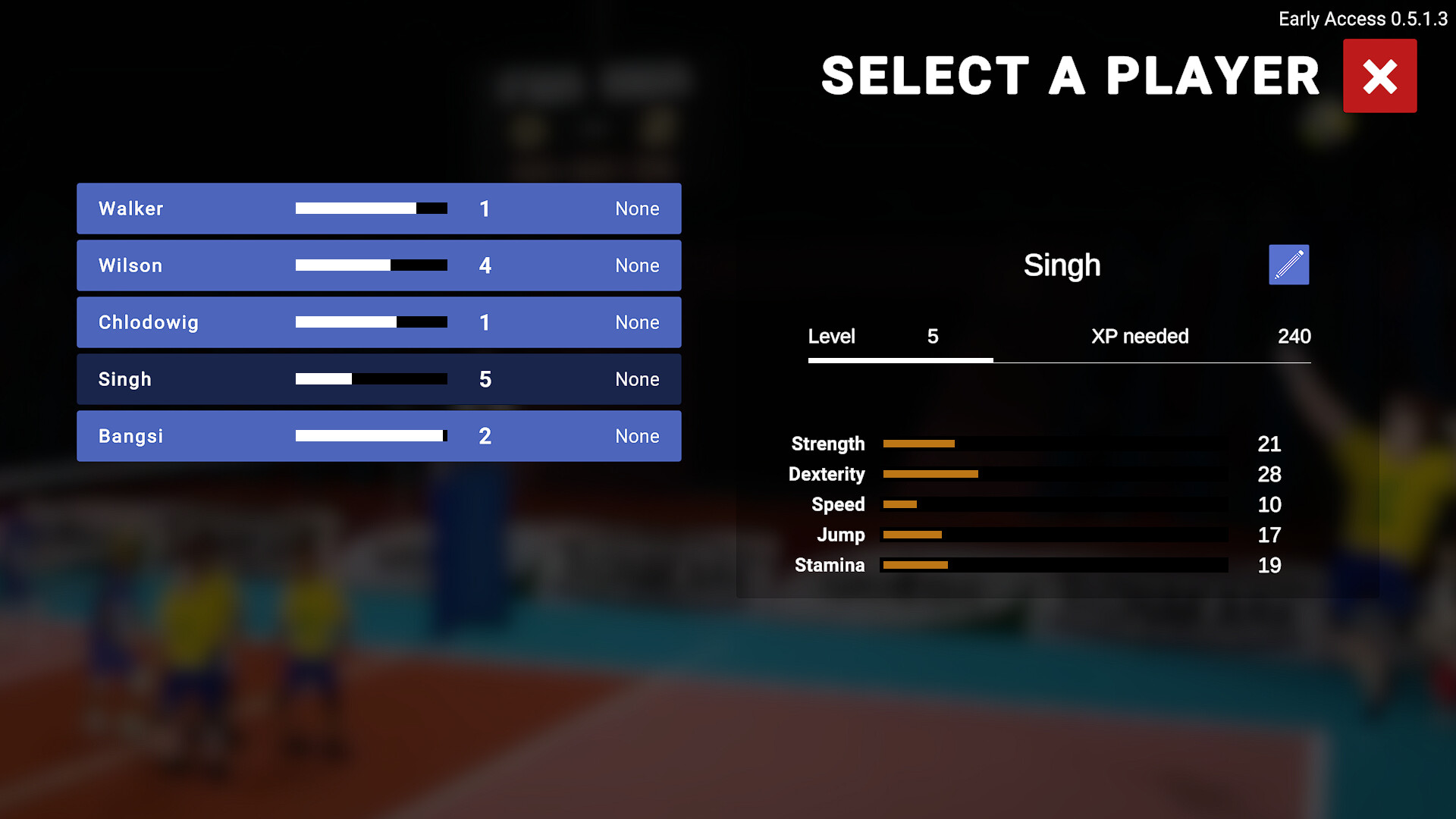Click the Early Access version text

[1363, 19]
